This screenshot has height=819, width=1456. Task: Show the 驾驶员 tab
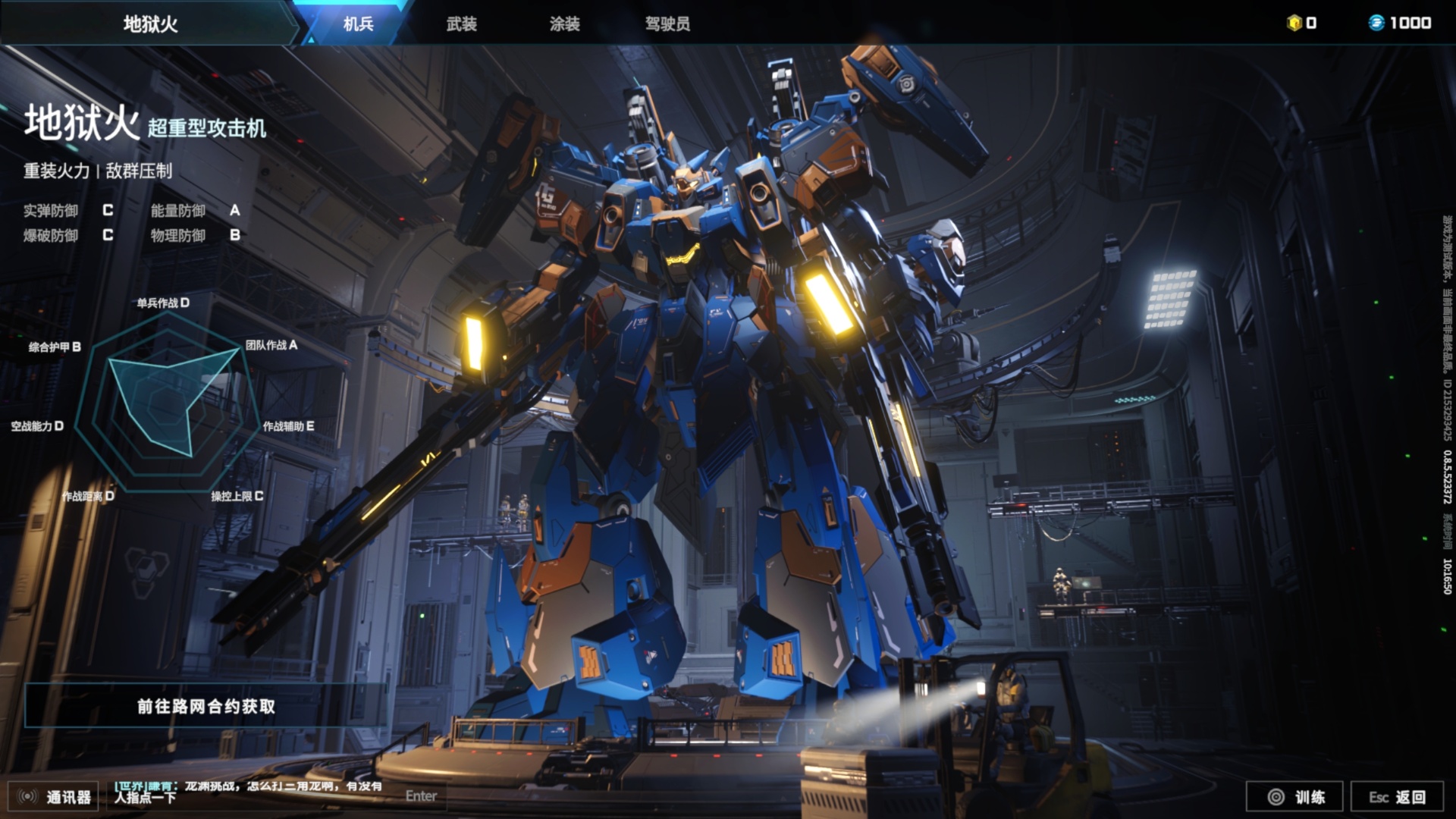667,24
